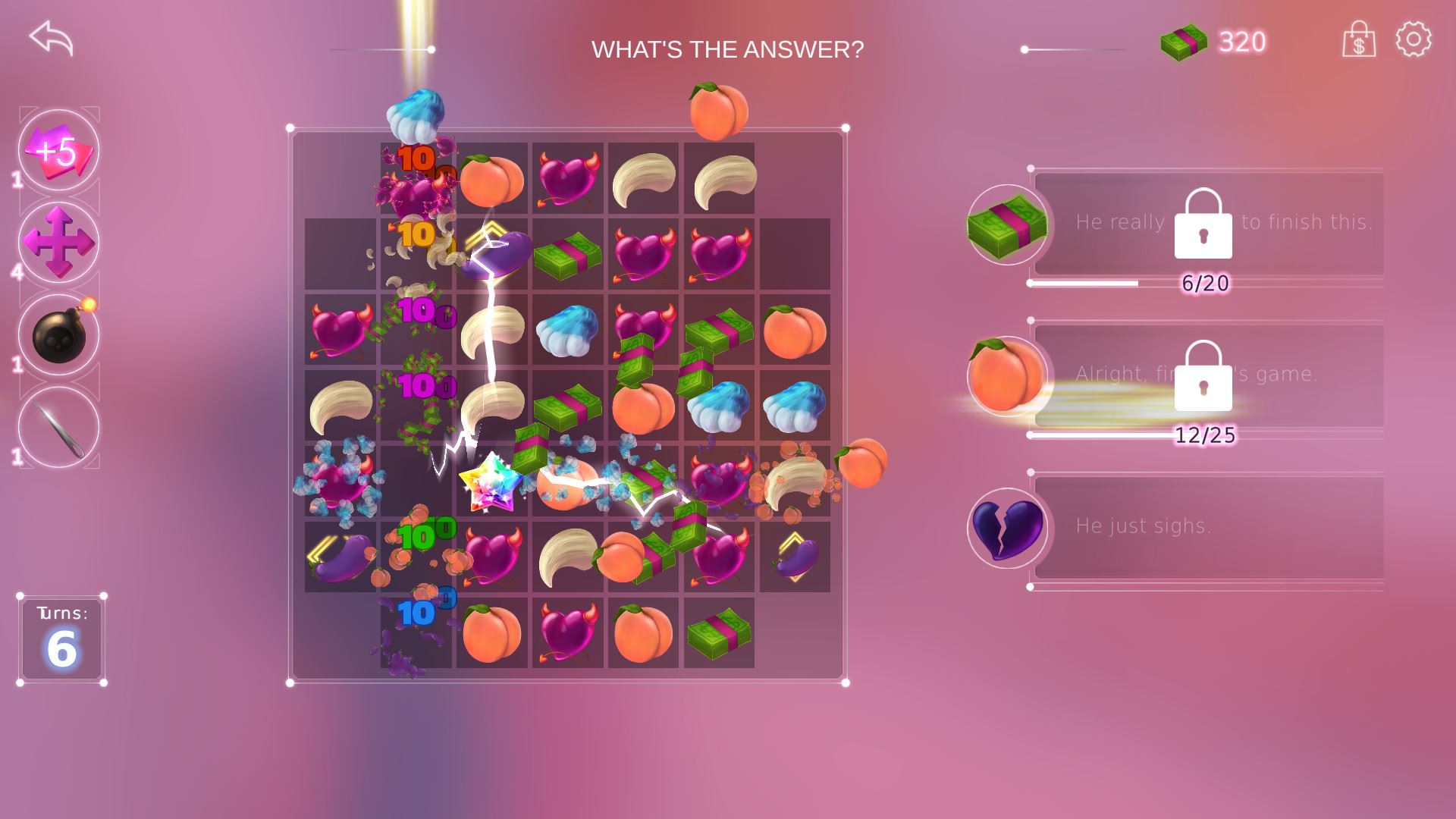Select the rainbow star tile
The height and width of the screenshot is (819, 1456).
coord(491,482)
